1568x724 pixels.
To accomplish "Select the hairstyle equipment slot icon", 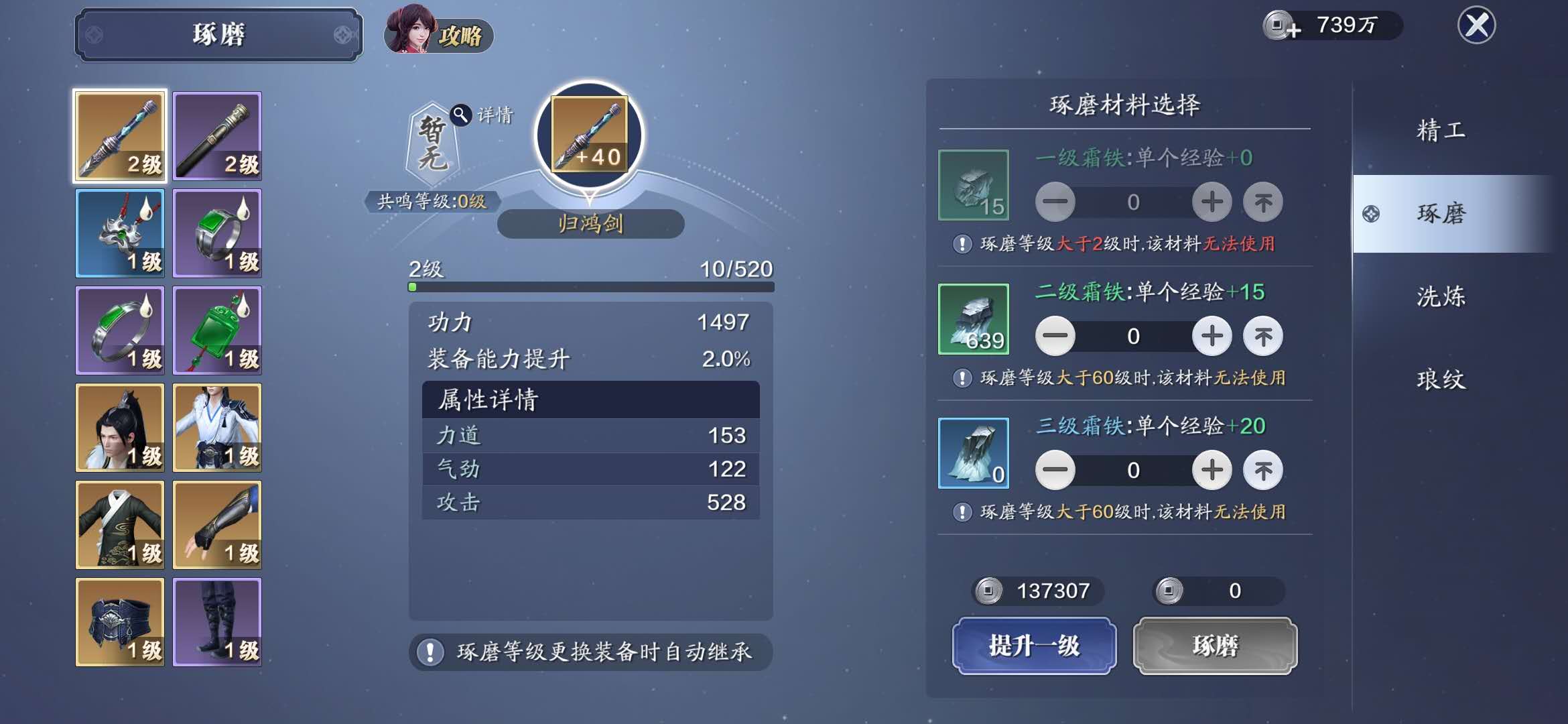I will [120, 428].
